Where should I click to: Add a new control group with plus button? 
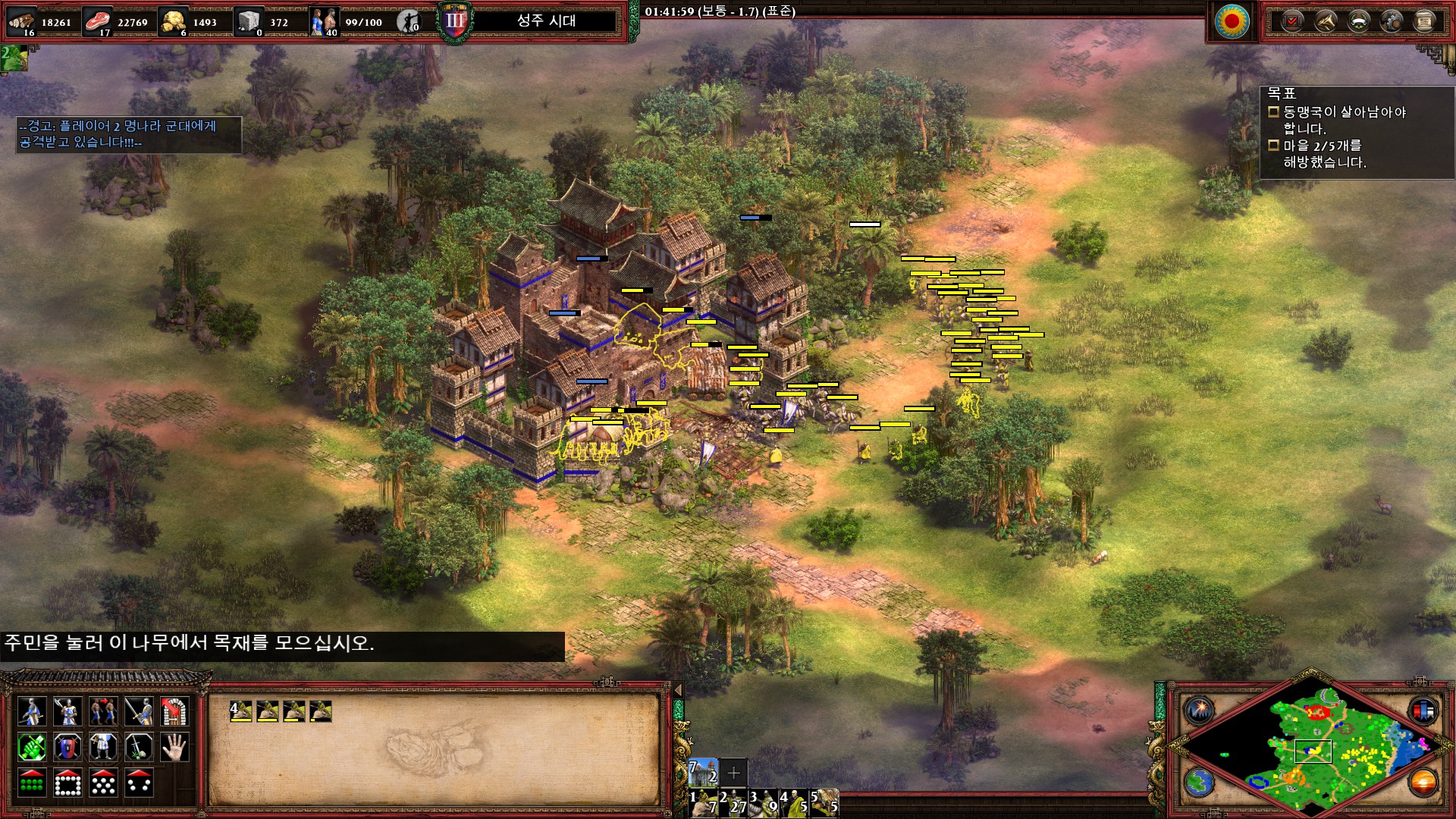click(733, 773)
